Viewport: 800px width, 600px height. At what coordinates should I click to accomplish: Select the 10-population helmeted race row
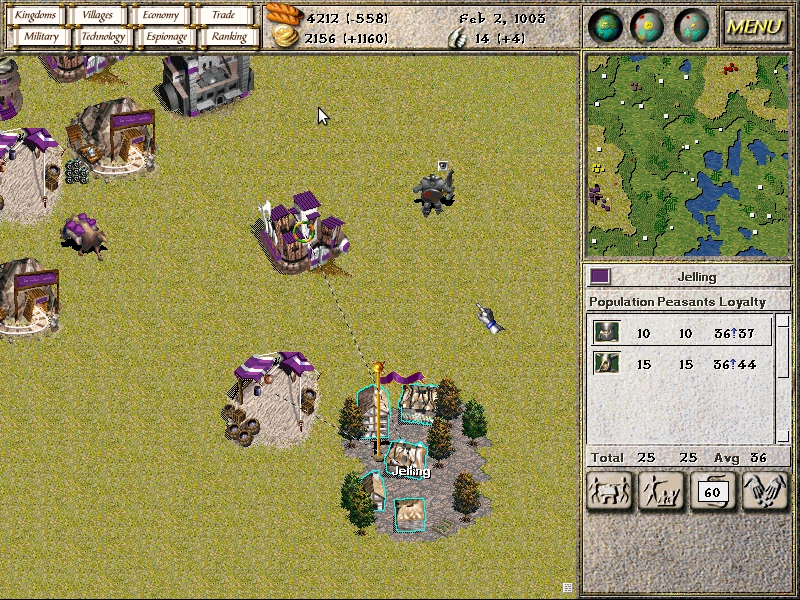tap(680, 332)
